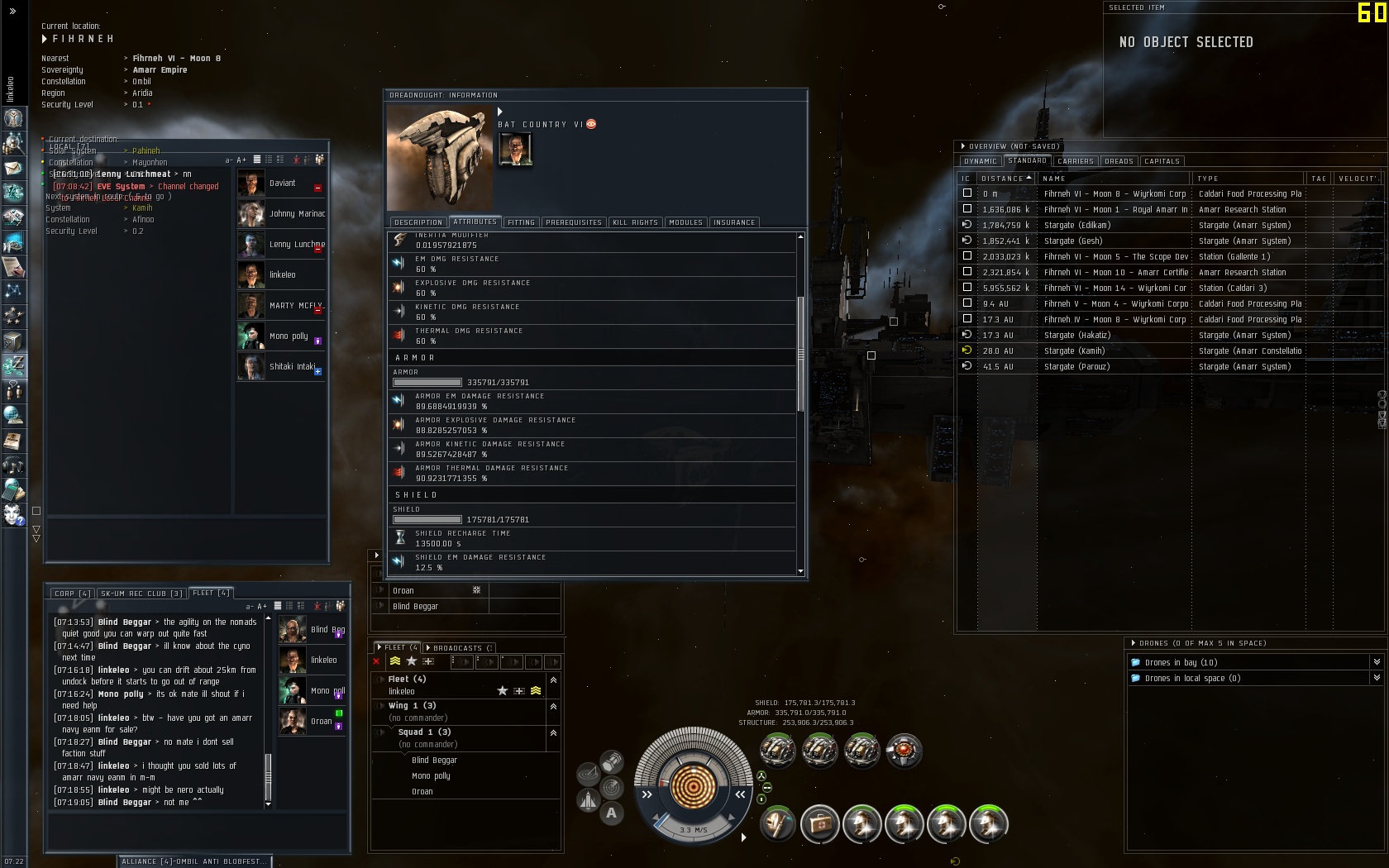Select Blind Beggar in squad list
Viewport: 1389px width, 868px height.
[x=434, y=761]
